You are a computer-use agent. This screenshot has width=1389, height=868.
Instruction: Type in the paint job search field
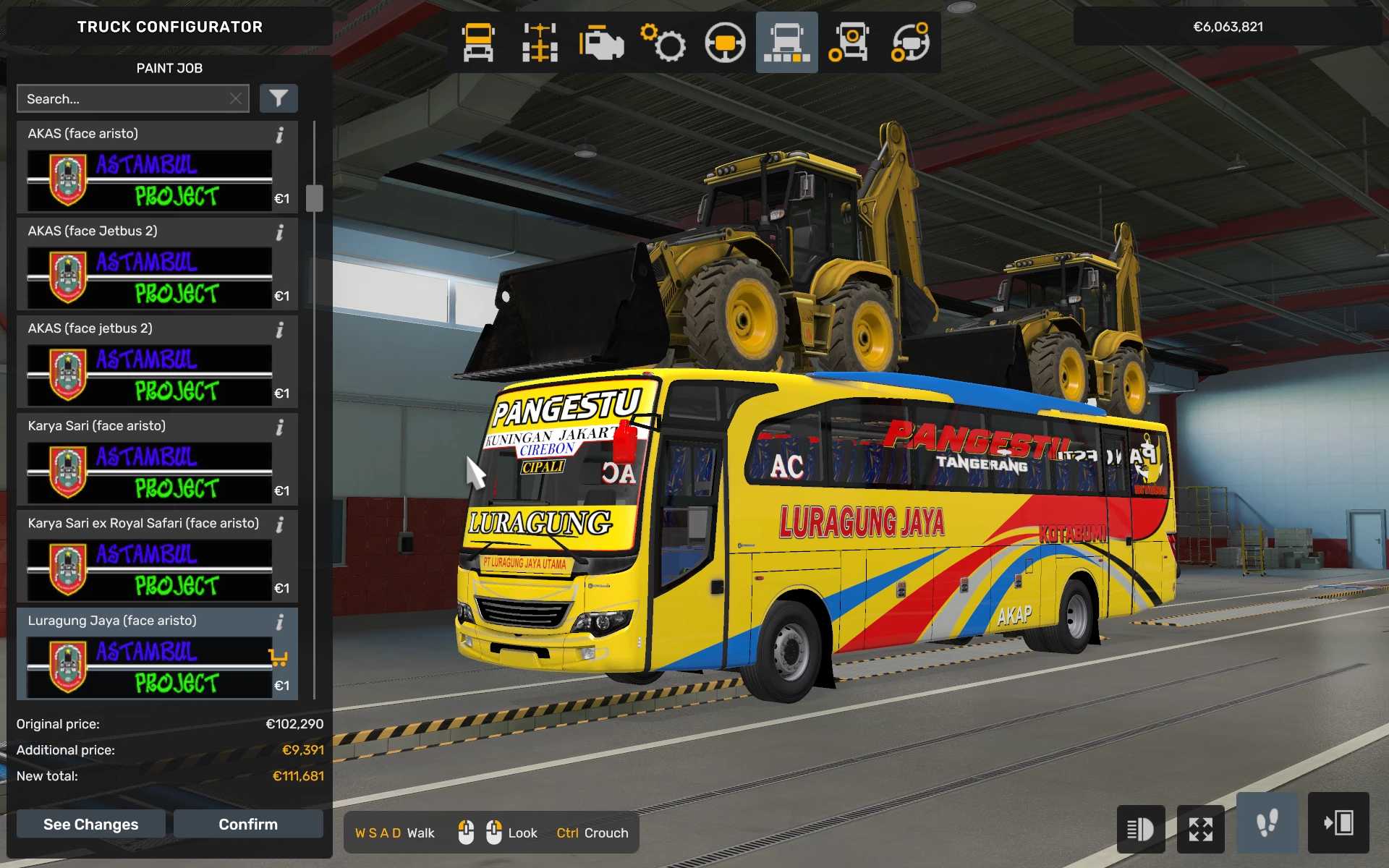123,99
